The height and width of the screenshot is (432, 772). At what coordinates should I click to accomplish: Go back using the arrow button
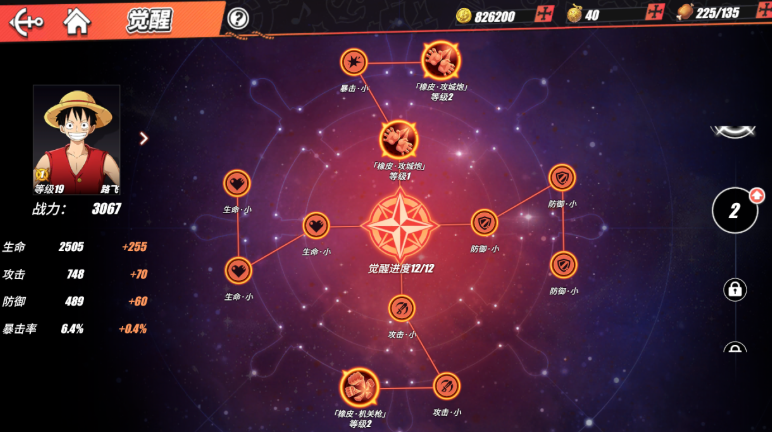(24, 21)
